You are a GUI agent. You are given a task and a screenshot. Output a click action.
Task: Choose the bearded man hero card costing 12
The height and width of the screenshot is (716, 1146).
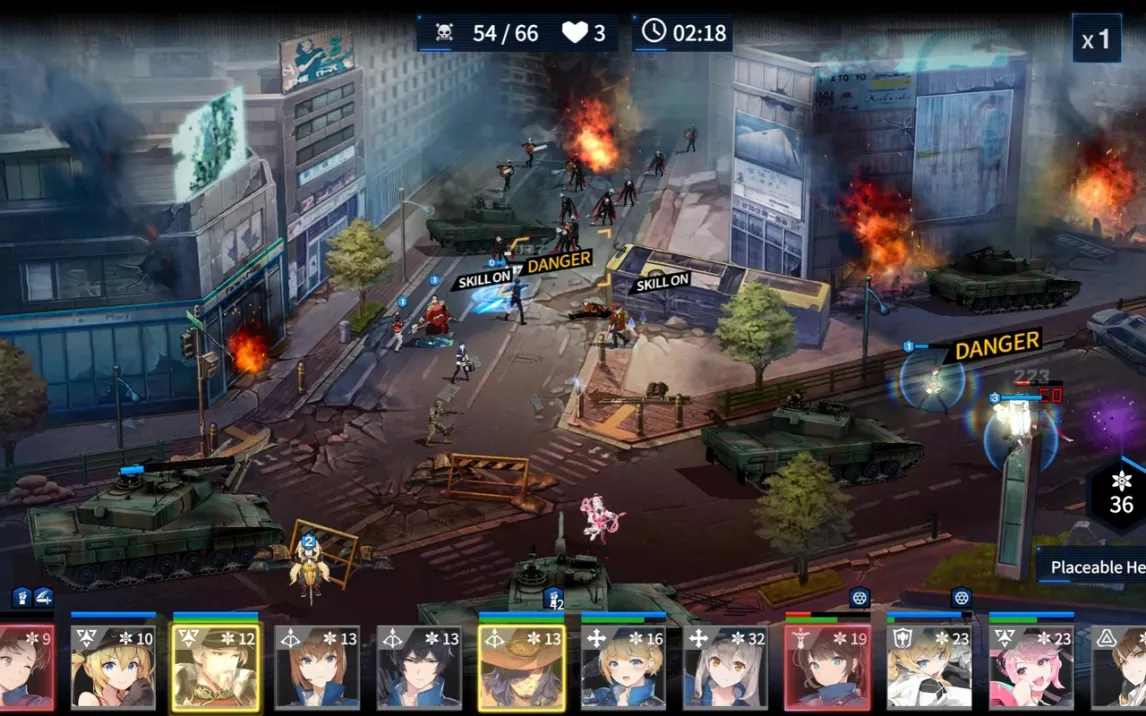tap(215, 667)
